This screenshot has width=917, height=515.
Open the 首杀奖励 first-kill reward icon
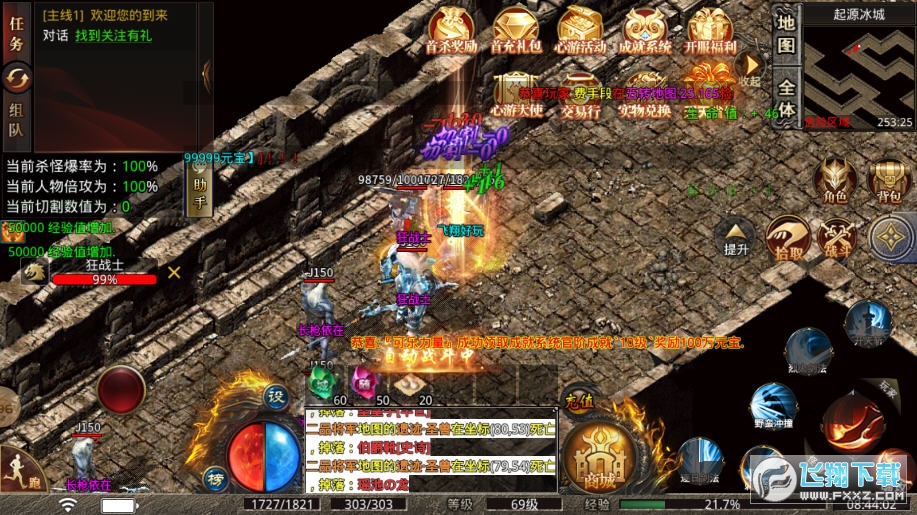click(x=451, y=29)
